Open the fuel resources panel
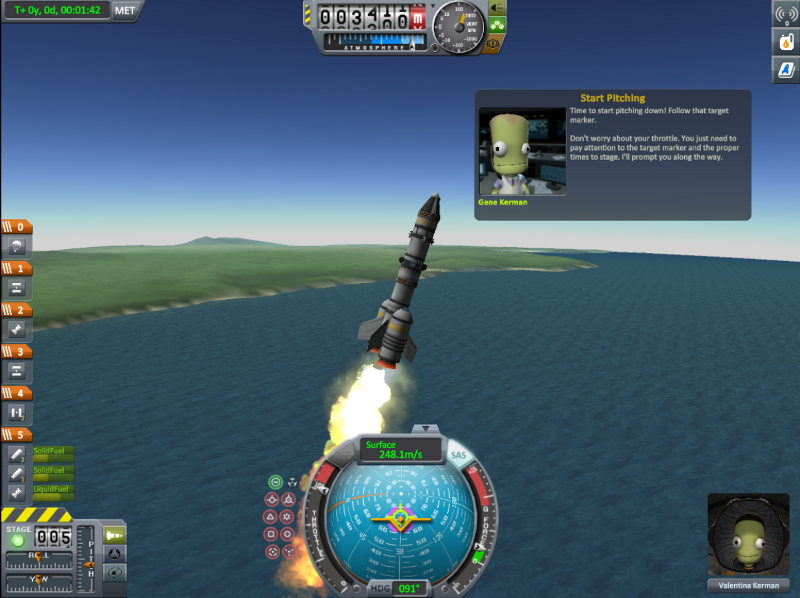The height and width of the screenshot is (598, 800). pyautogui.click(x=785, y=42)
